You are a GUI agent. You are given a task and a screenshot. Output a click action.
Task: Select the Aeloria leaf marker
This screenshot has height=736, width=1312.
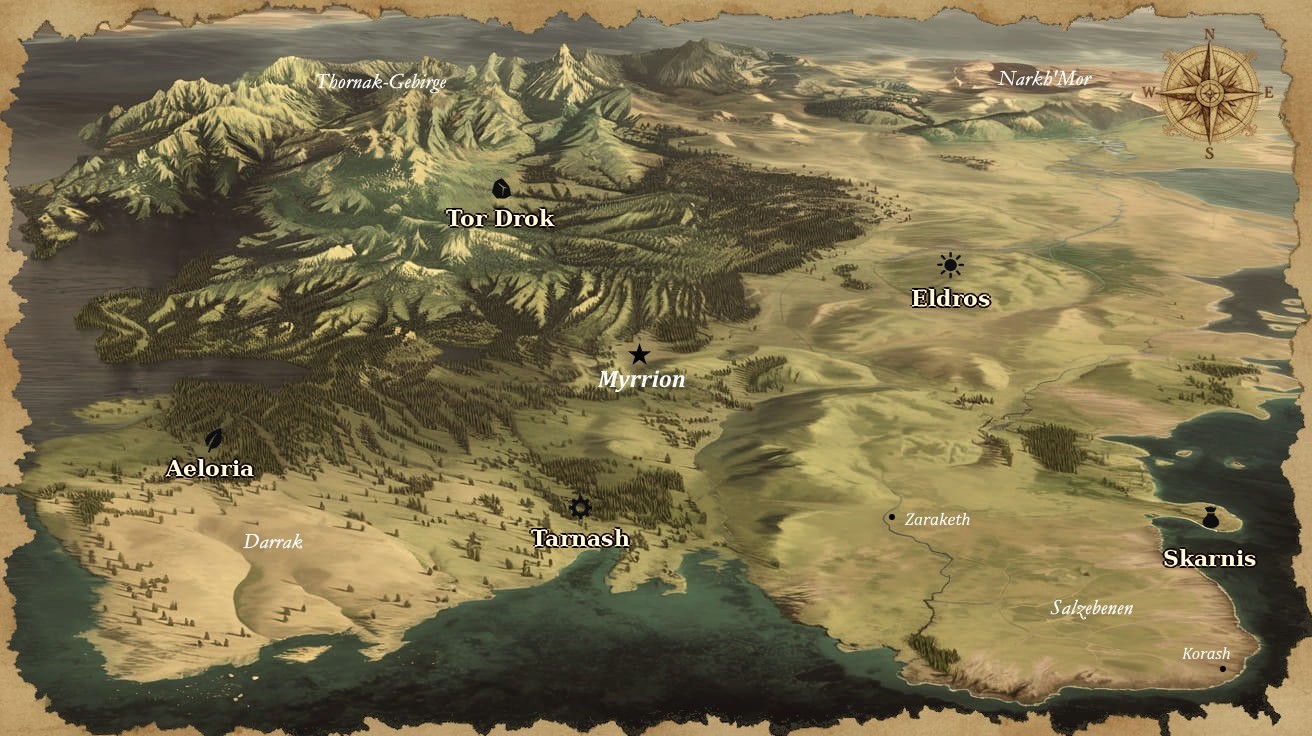click(213, 439)
